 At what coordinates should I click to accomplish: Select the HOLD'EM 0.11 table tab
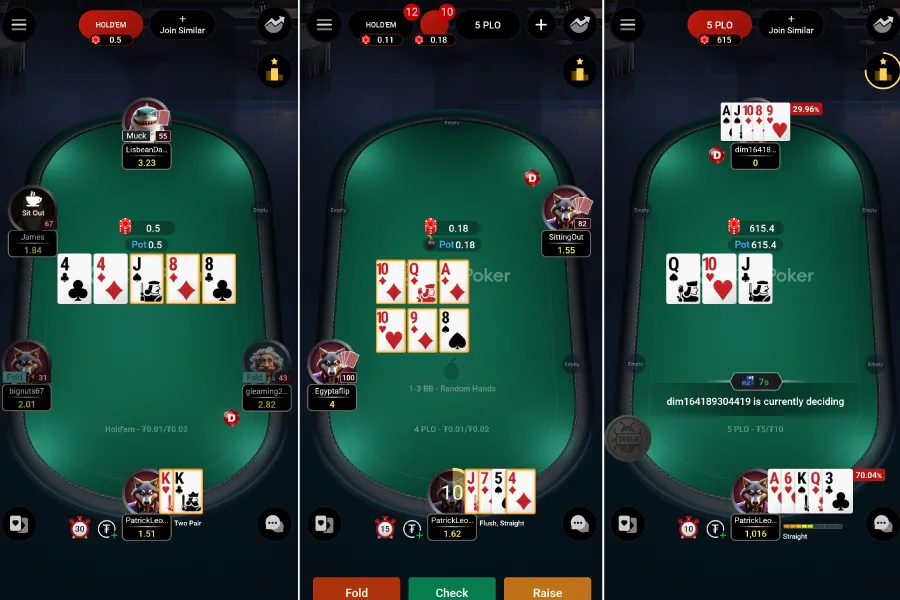[x=381, y=25]
